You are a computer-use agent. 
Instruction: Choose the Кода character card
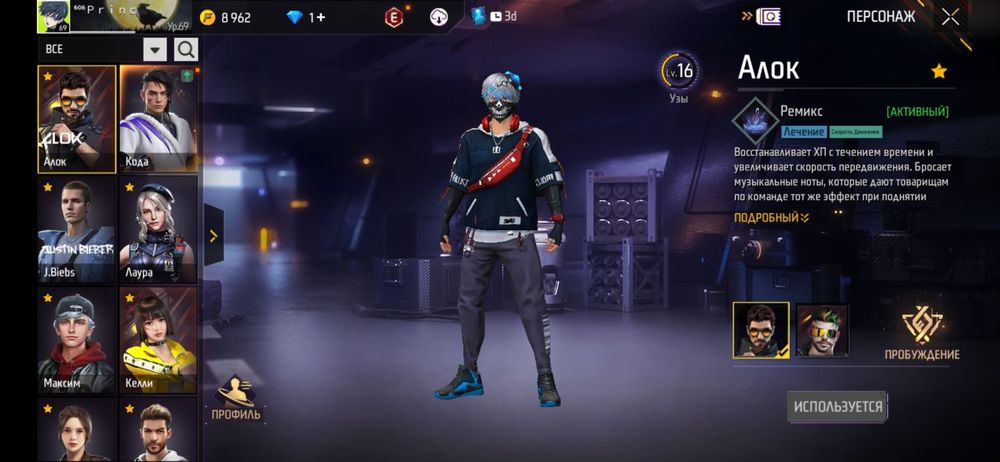158,119
